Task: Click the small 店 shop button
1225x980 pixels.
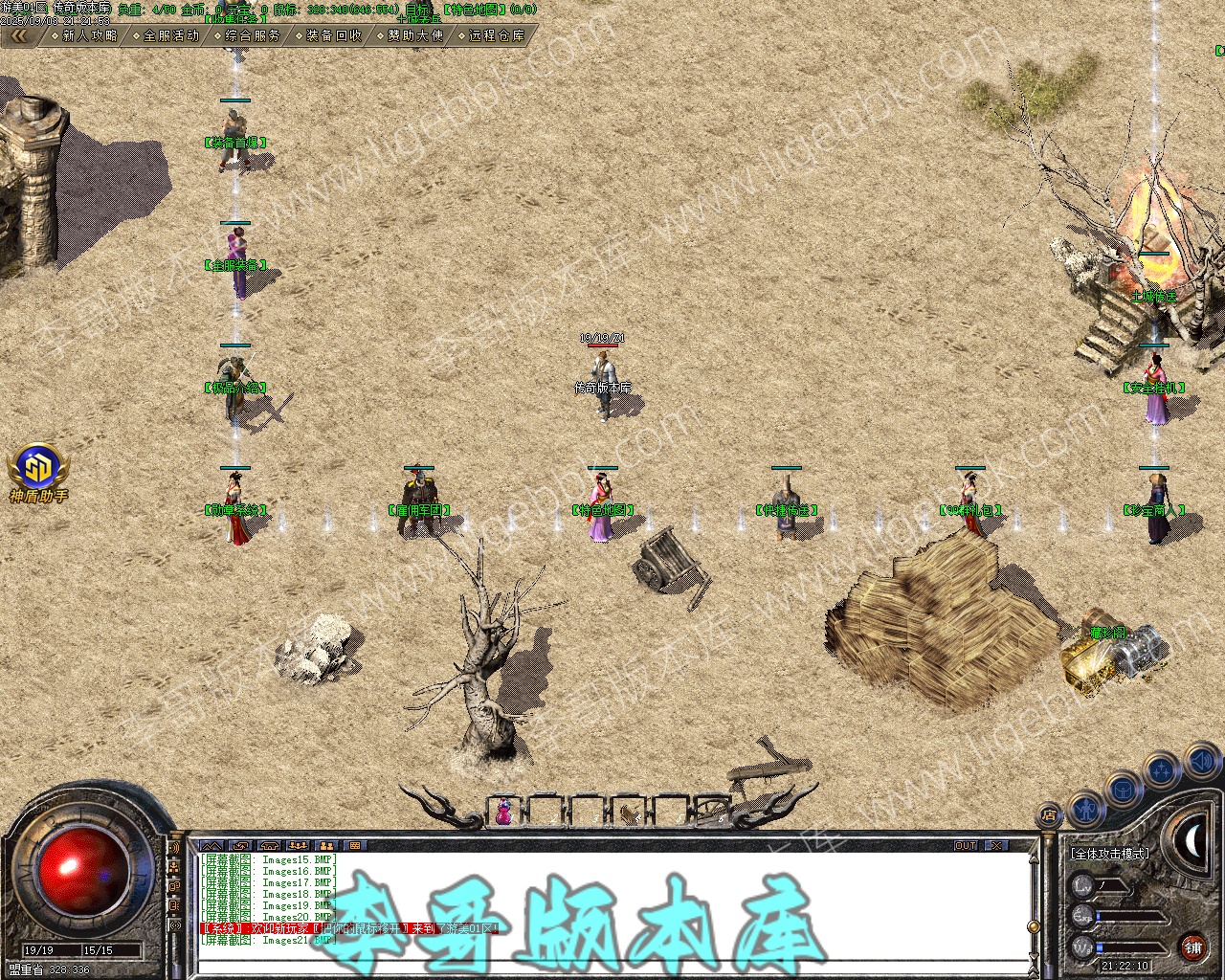Action: coord(1048,816)
